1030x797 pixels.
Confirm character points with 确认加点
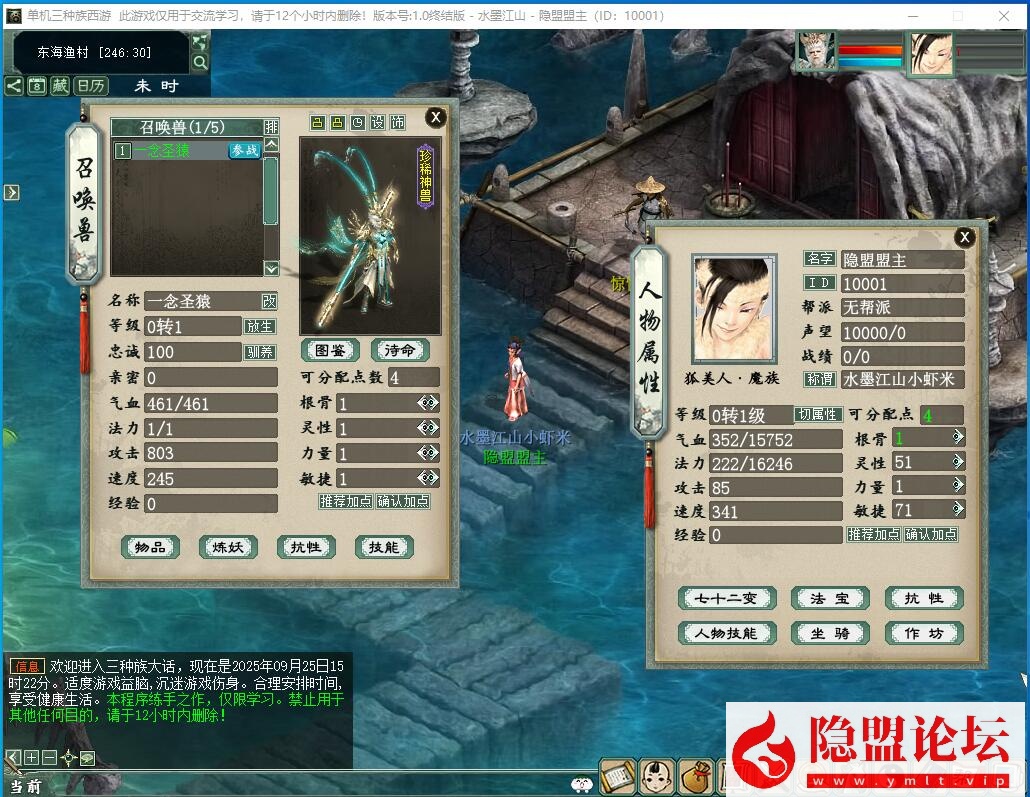[931, 534]
